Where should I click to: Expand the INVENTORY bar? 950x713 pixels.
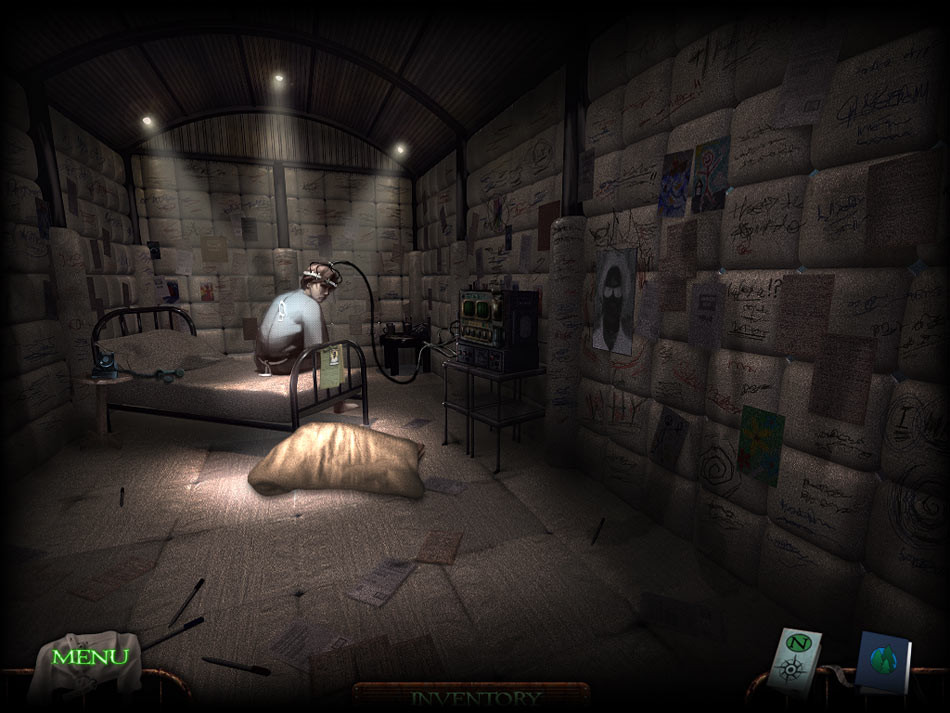click(475, 697)
